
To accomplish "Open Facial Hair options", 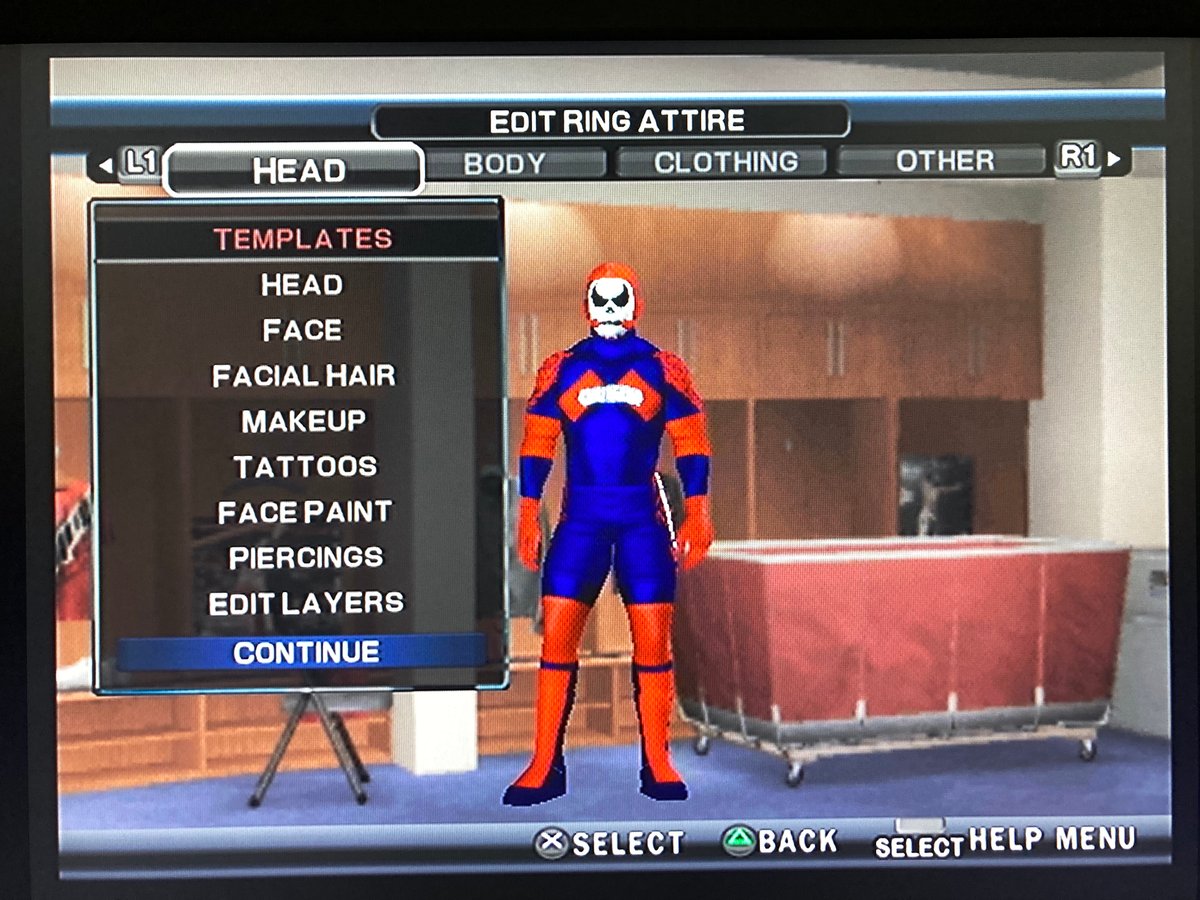I will coord(303,376).
